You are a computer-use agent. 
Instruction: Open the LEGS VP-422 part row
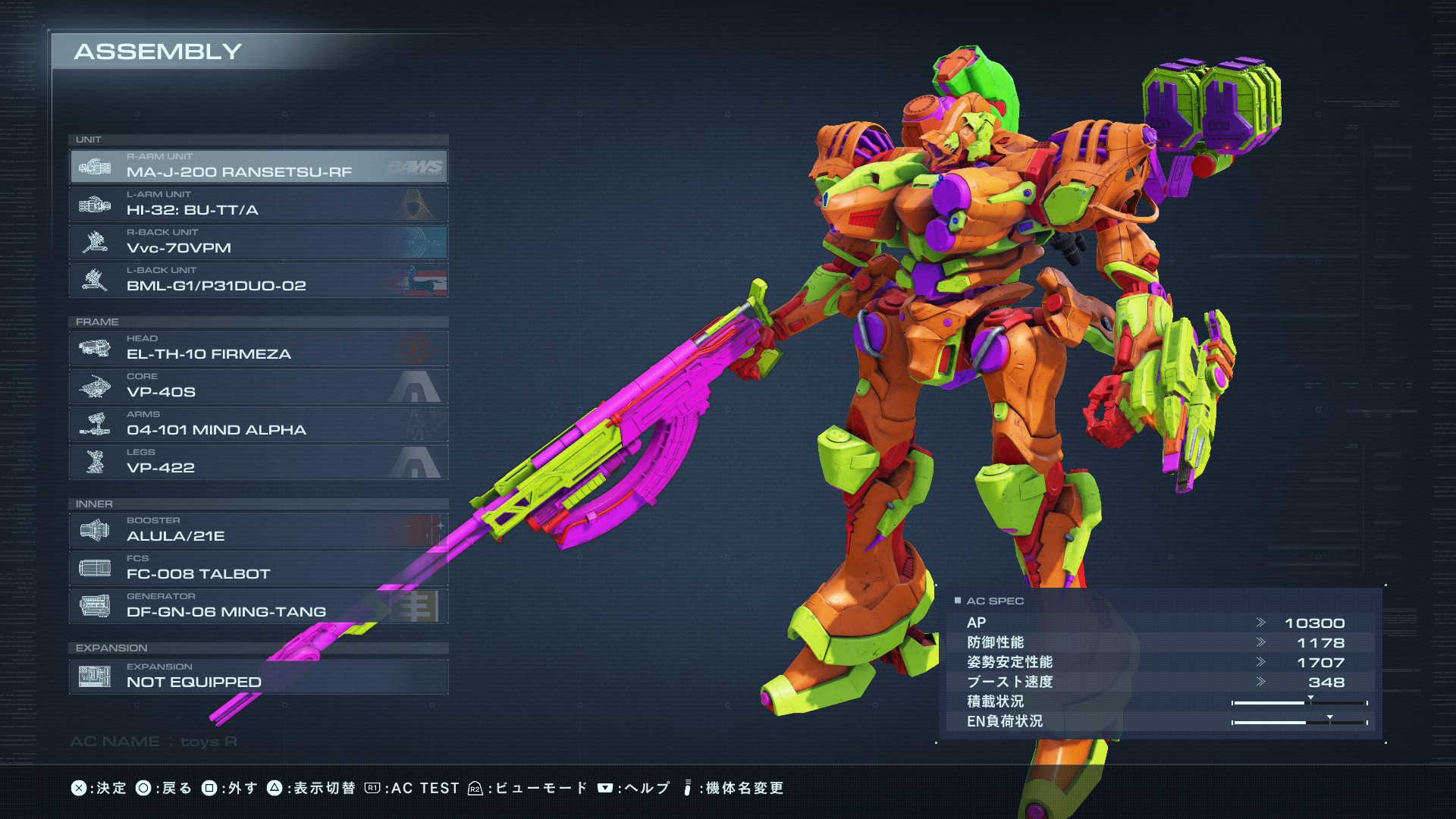pos(258,462)
